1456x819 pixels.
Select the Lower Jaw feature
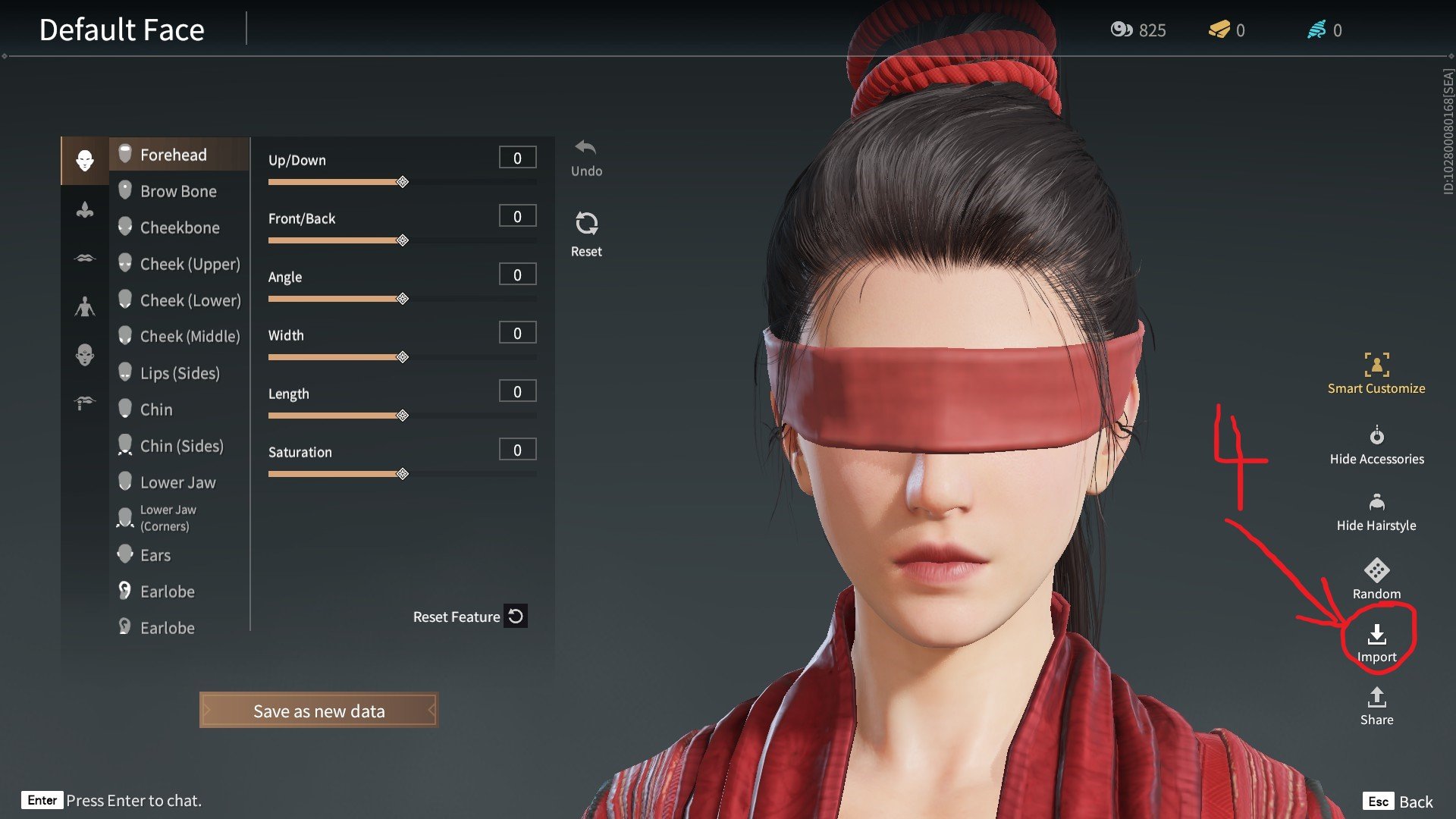click(177, 482)
